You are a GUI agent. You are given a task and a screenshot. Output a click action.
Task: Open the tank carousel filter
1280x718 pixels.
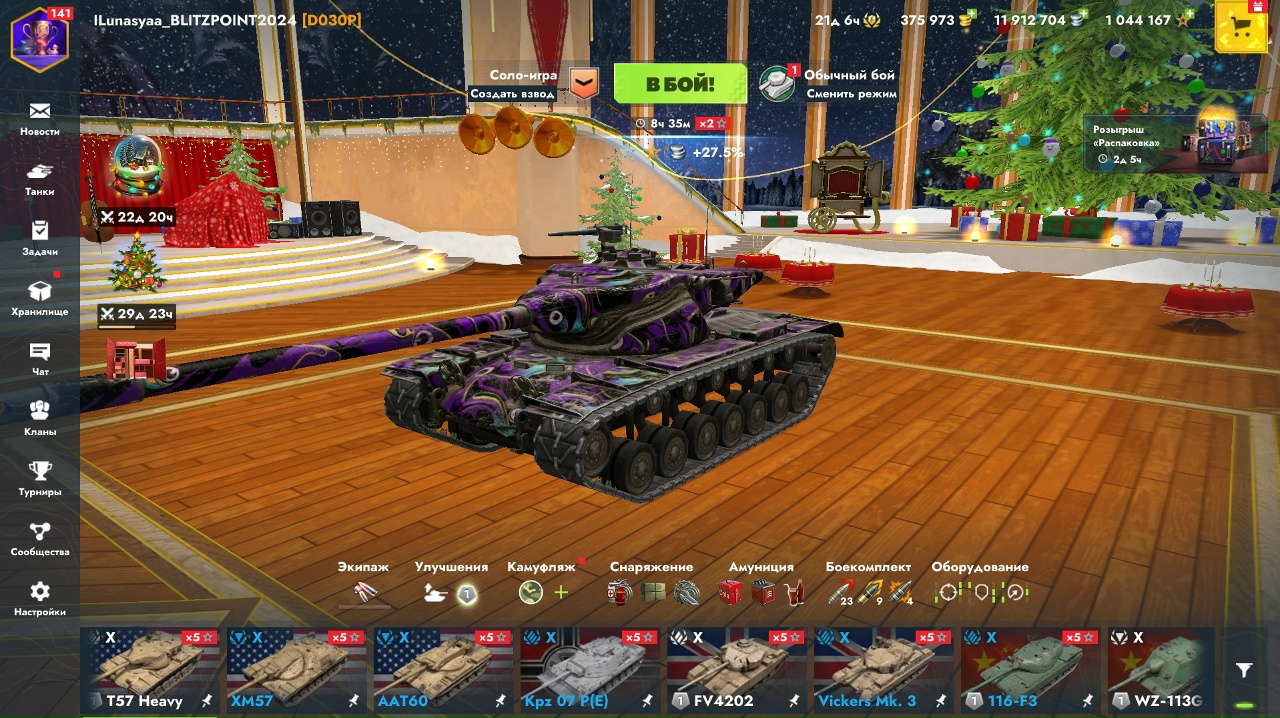coord(1244,670)
